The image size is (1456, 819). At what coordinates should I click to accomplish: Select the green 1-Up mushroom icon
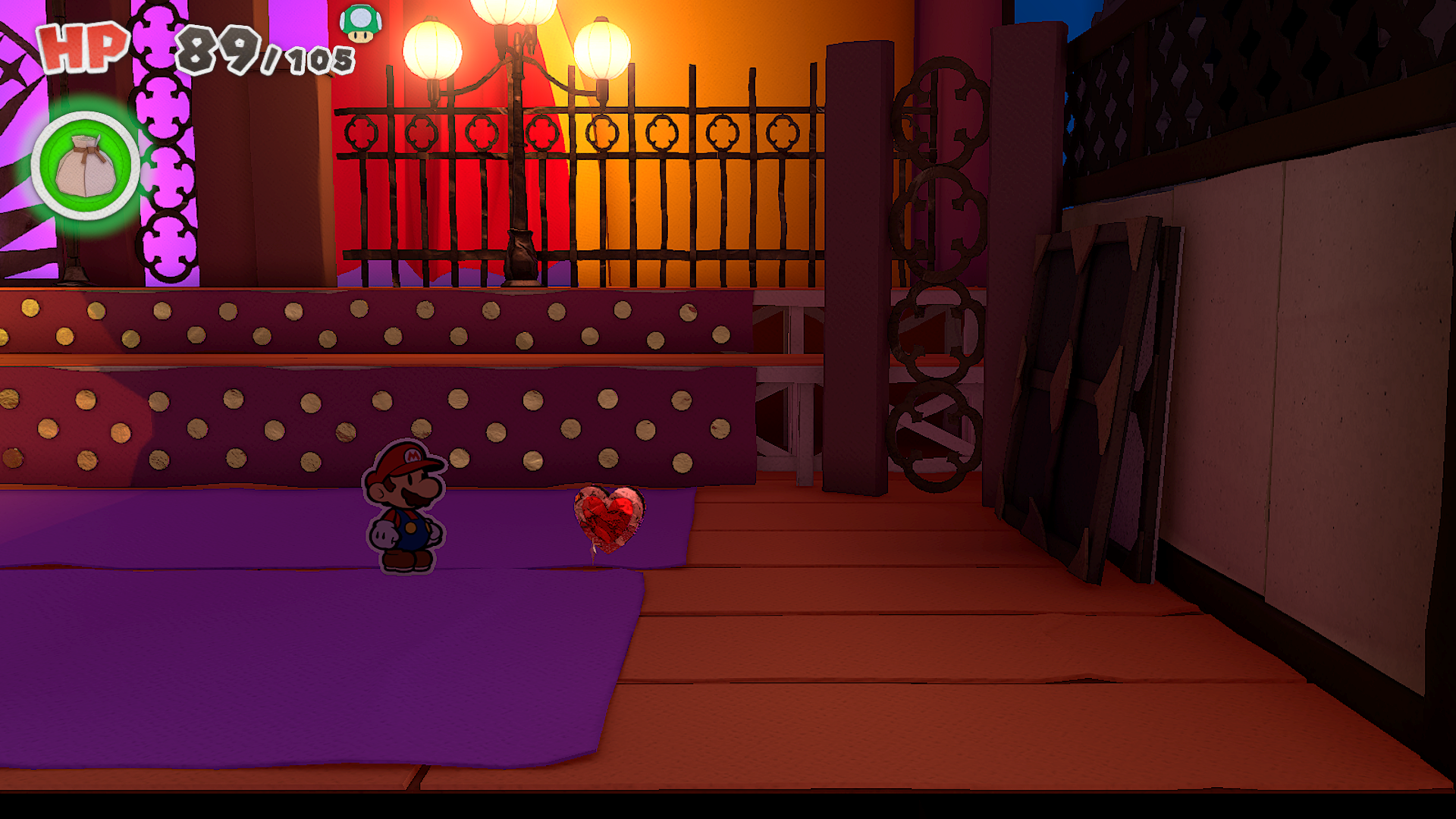coord(360,24)
